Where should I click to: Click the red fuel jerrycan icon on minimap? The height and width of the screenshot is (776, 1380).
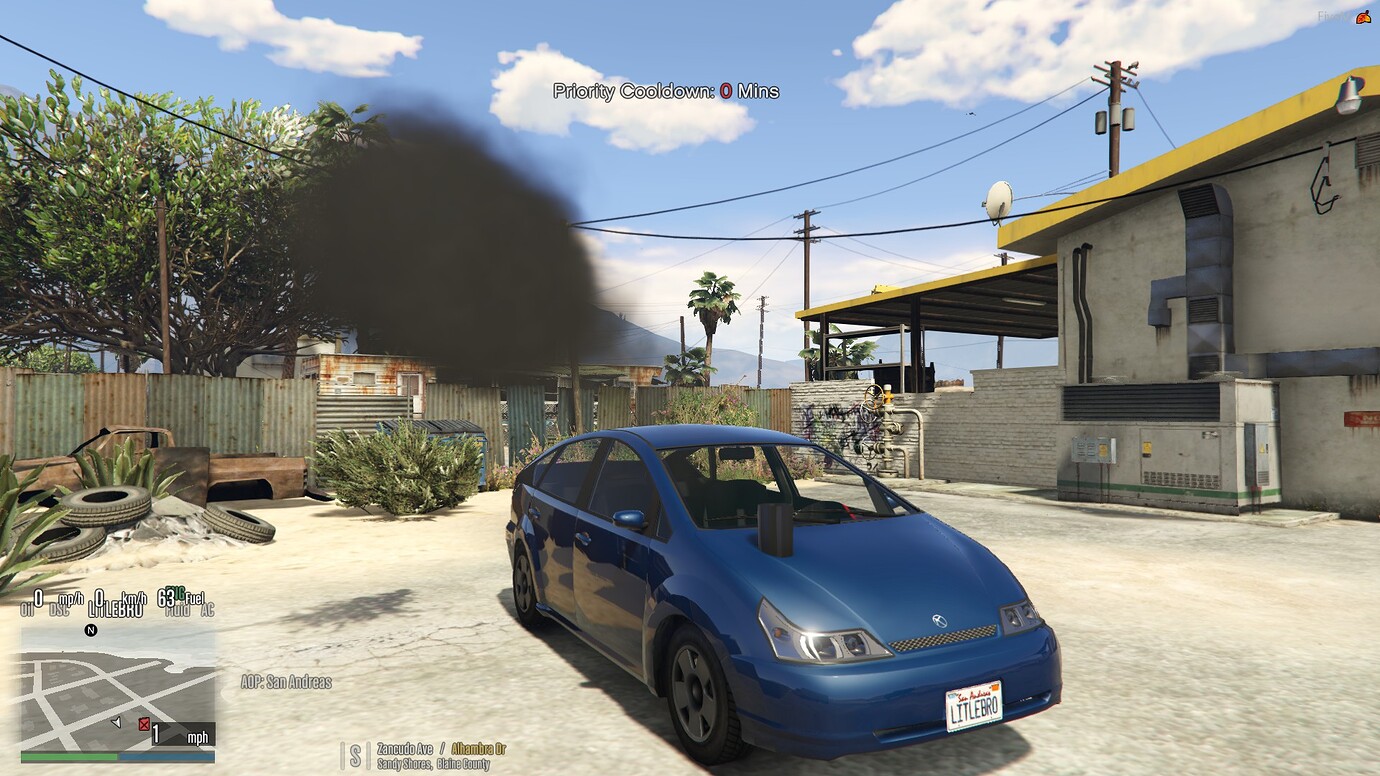pos(144,725)
